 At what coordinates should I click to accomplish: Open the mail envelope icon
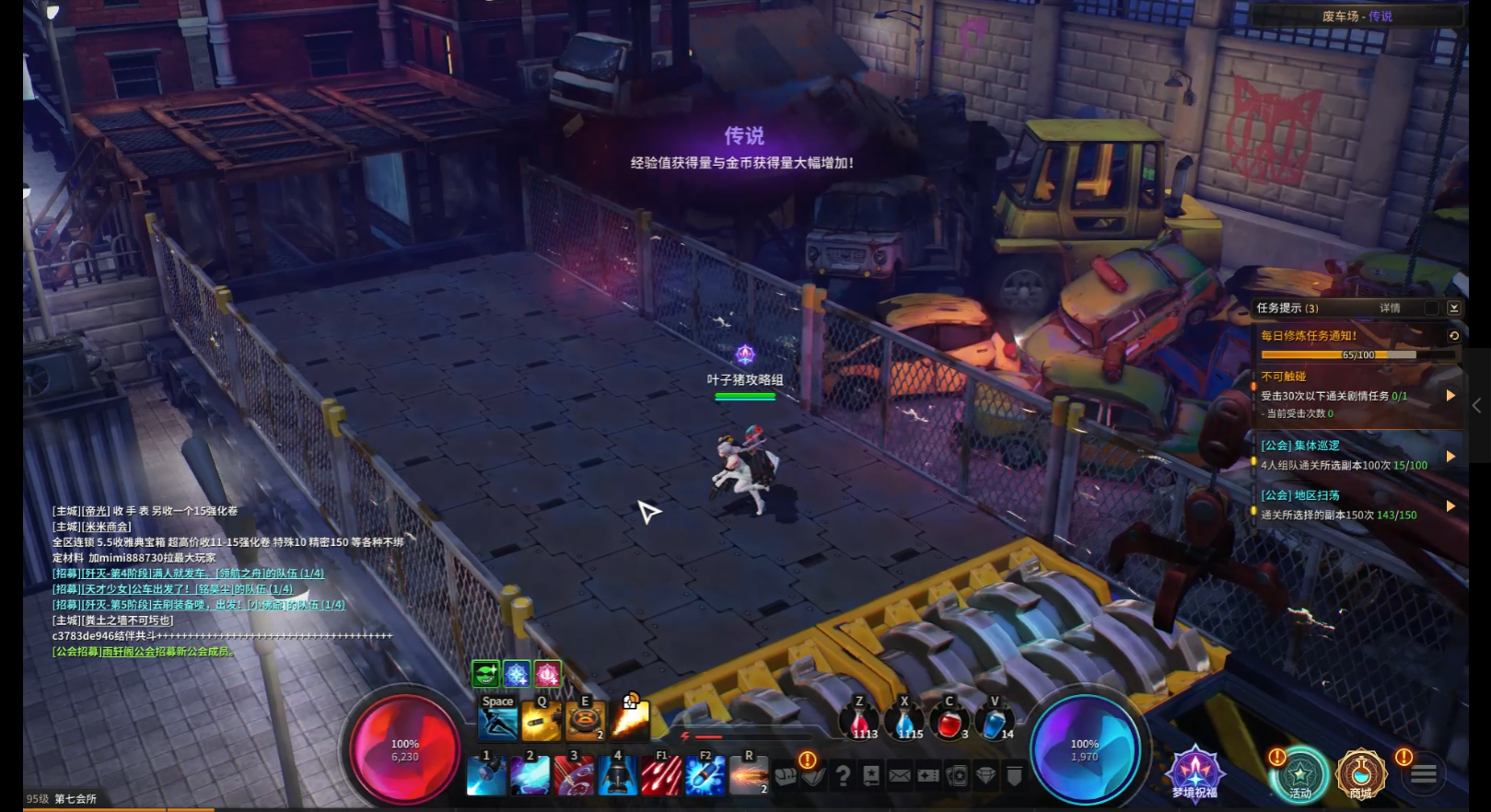pyautogui.click(x=900, y=776)
